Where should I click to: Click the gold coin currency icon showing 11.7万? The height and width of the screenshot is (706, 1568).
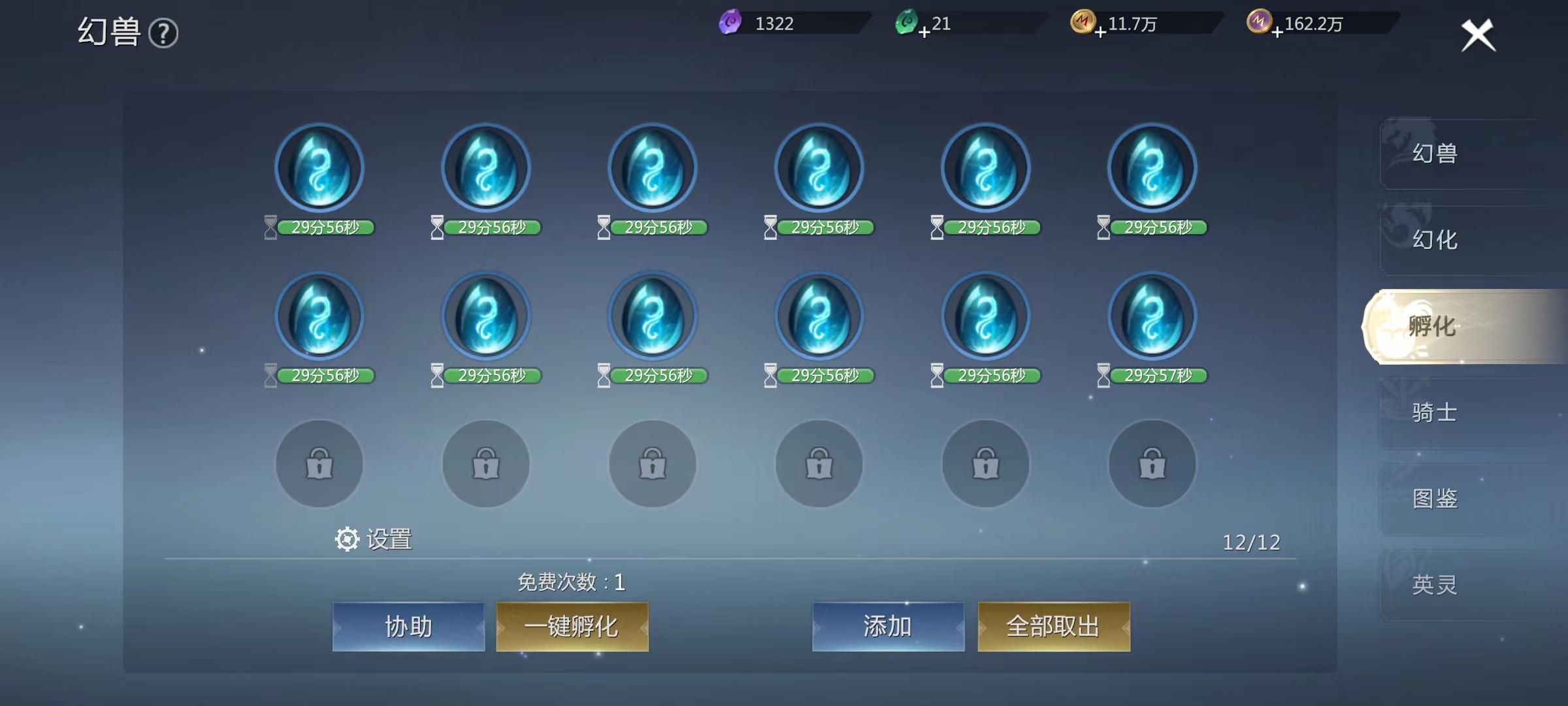1085,23
